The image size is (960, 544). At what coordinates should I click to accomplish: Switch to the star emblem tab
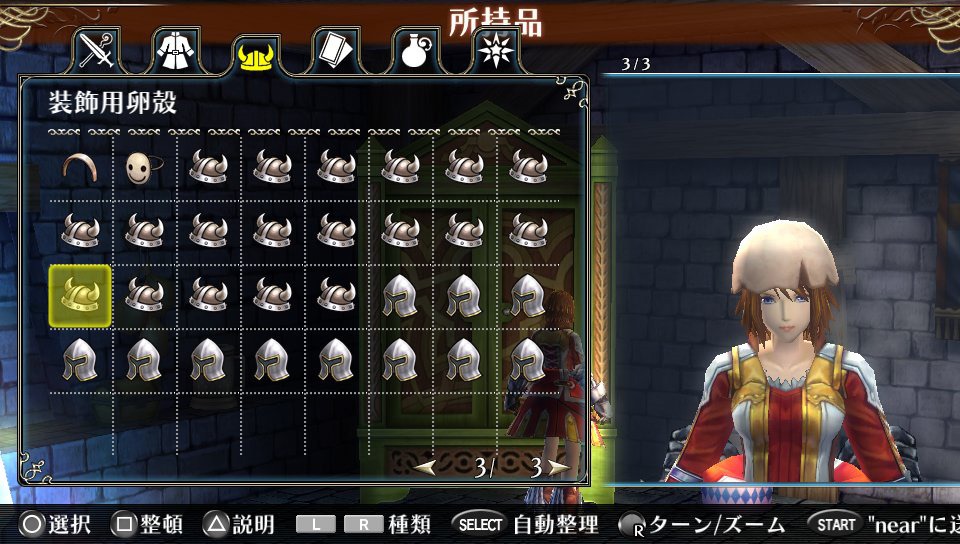pyautogui.click(x=493, y=51)
